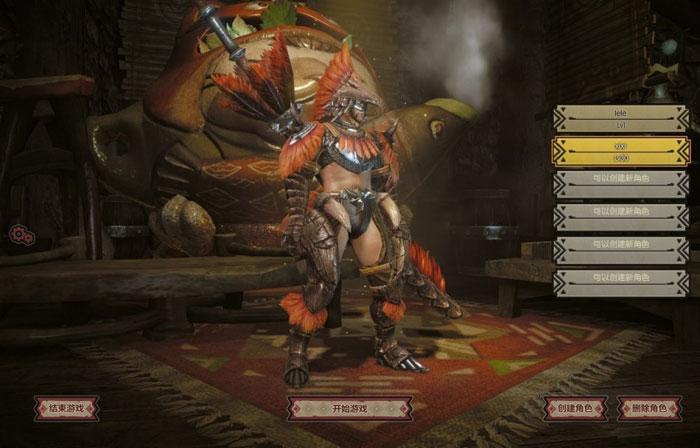Start the game with 开始游戏
The height and width of the screenshot is (448, 700).
[x=349, y=408]
